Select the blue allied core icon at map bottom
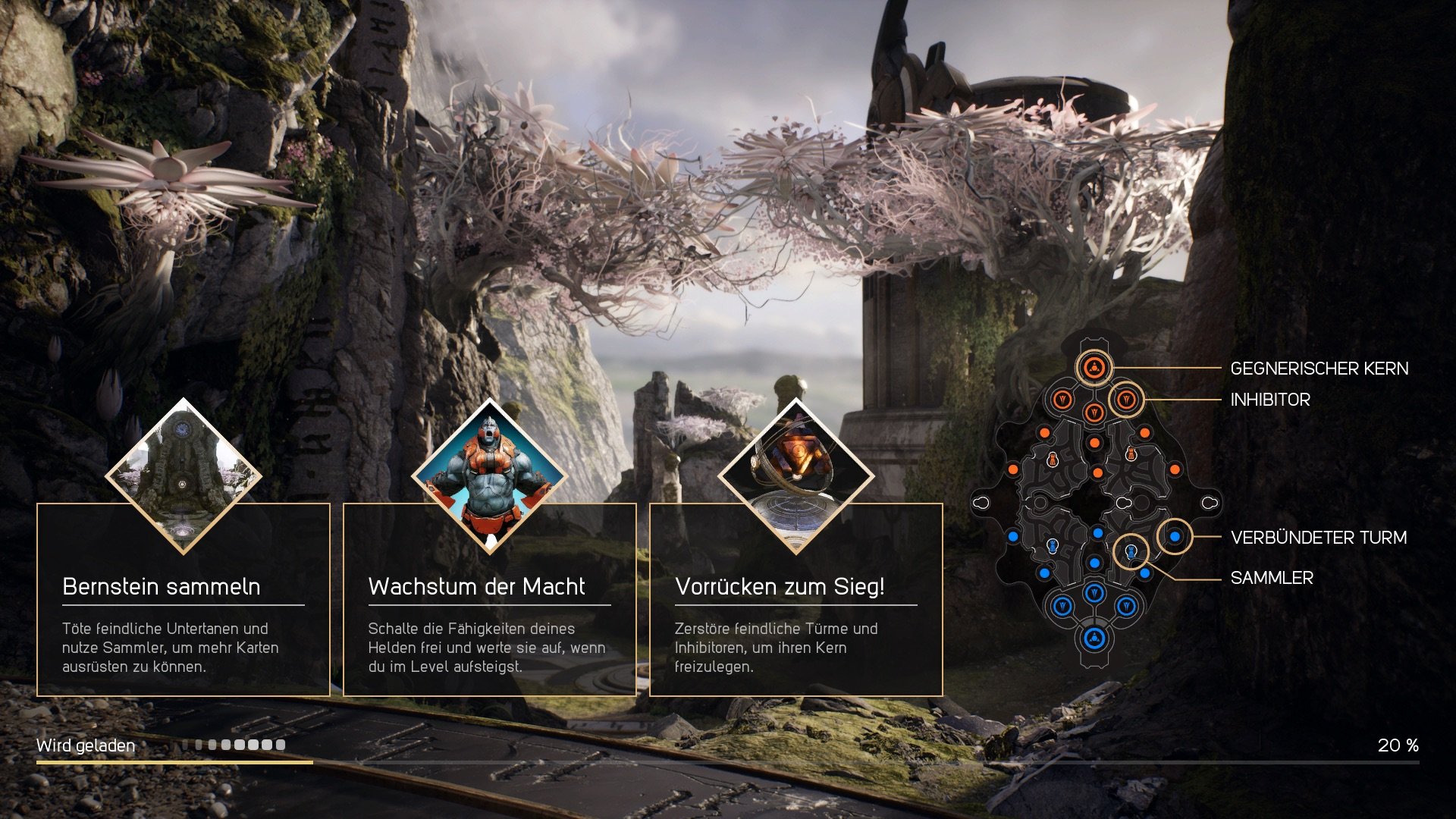Viewport: 1456px width, 819px height. tap(1094, 637)
